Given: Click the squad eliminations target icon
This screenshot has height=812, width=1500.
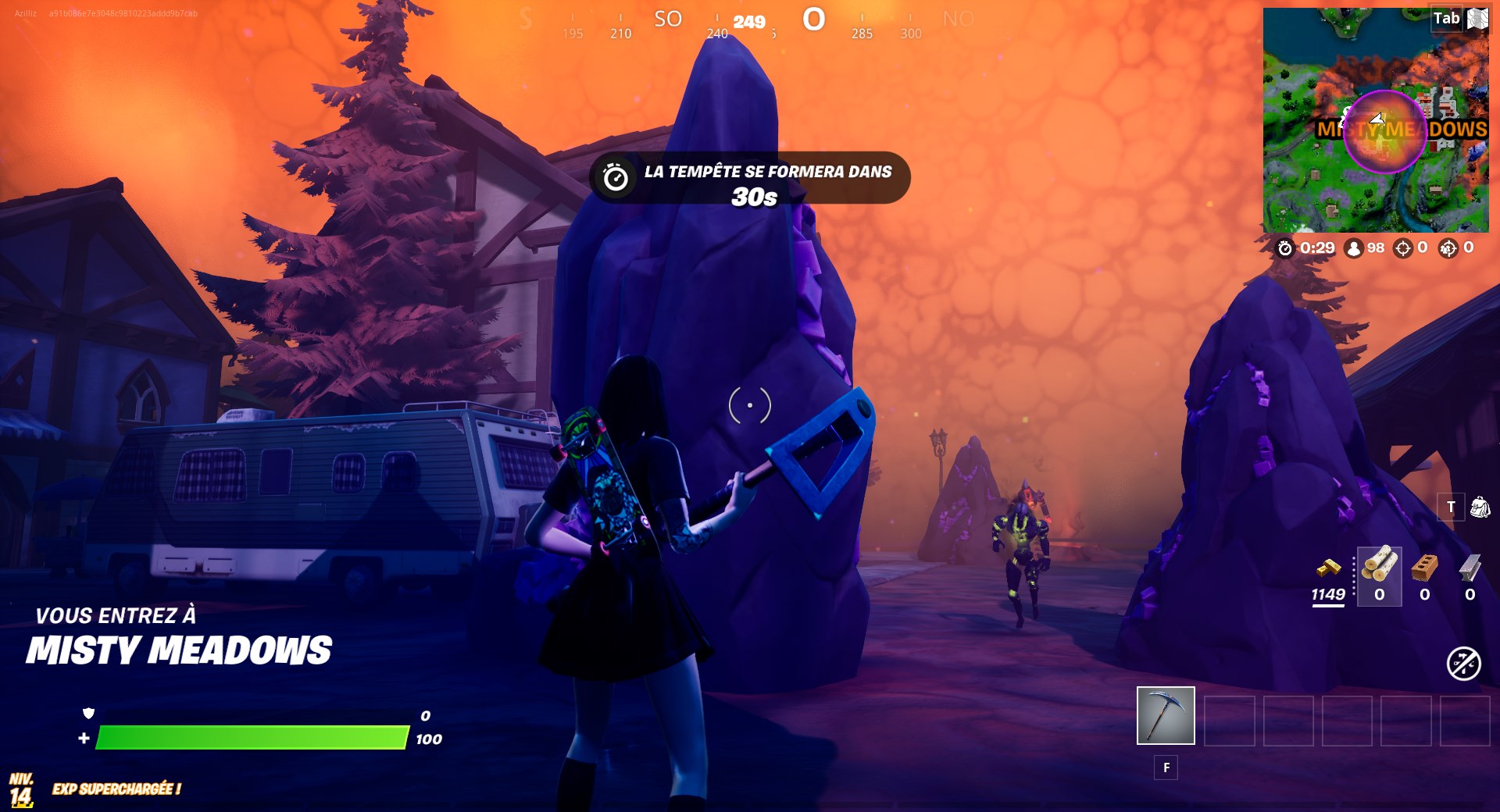Looking at the screenshot, I should 1448,248.
